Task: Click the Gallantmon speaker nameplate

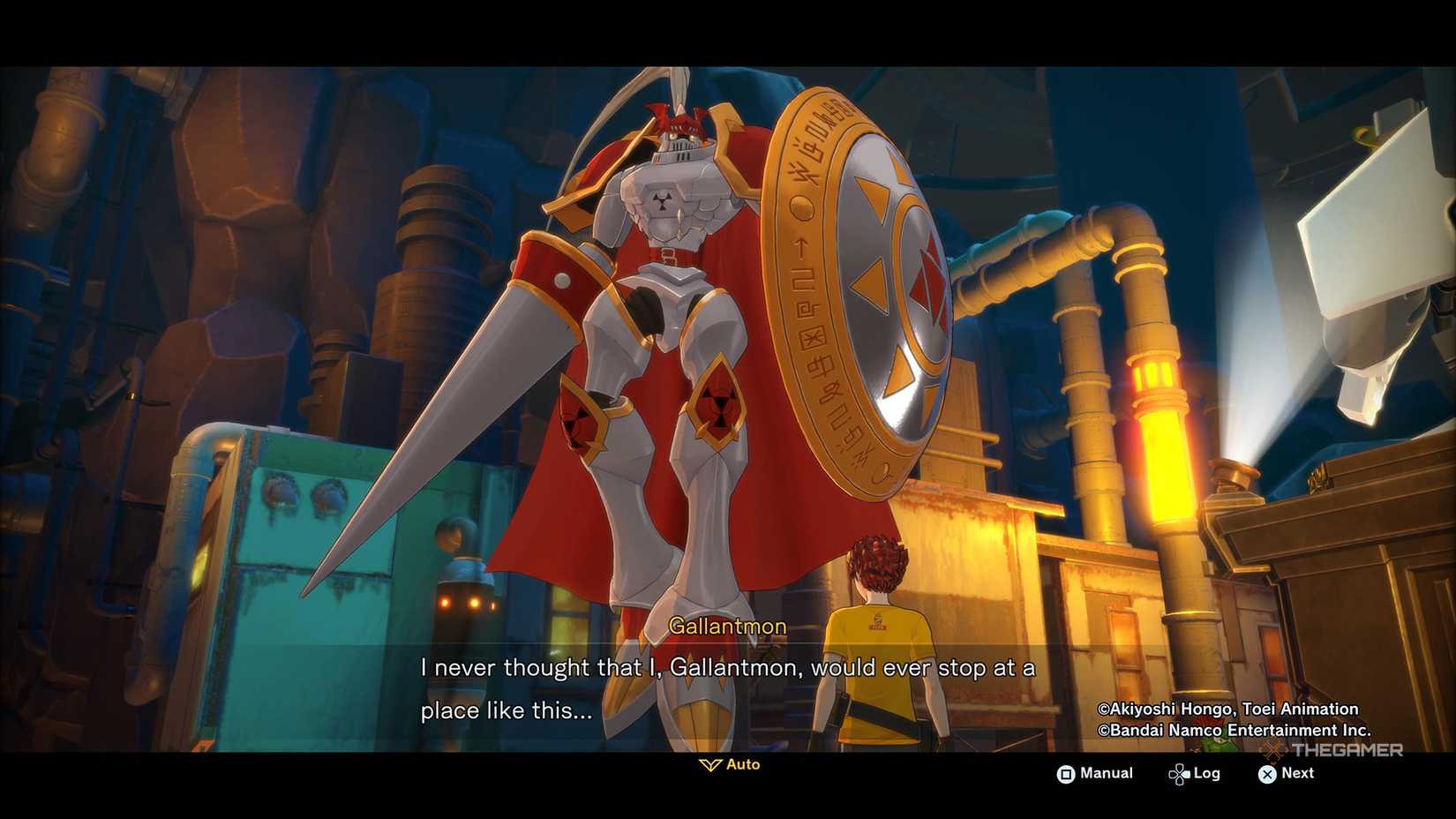Action: pyautogui.click(x=728, y=626)
